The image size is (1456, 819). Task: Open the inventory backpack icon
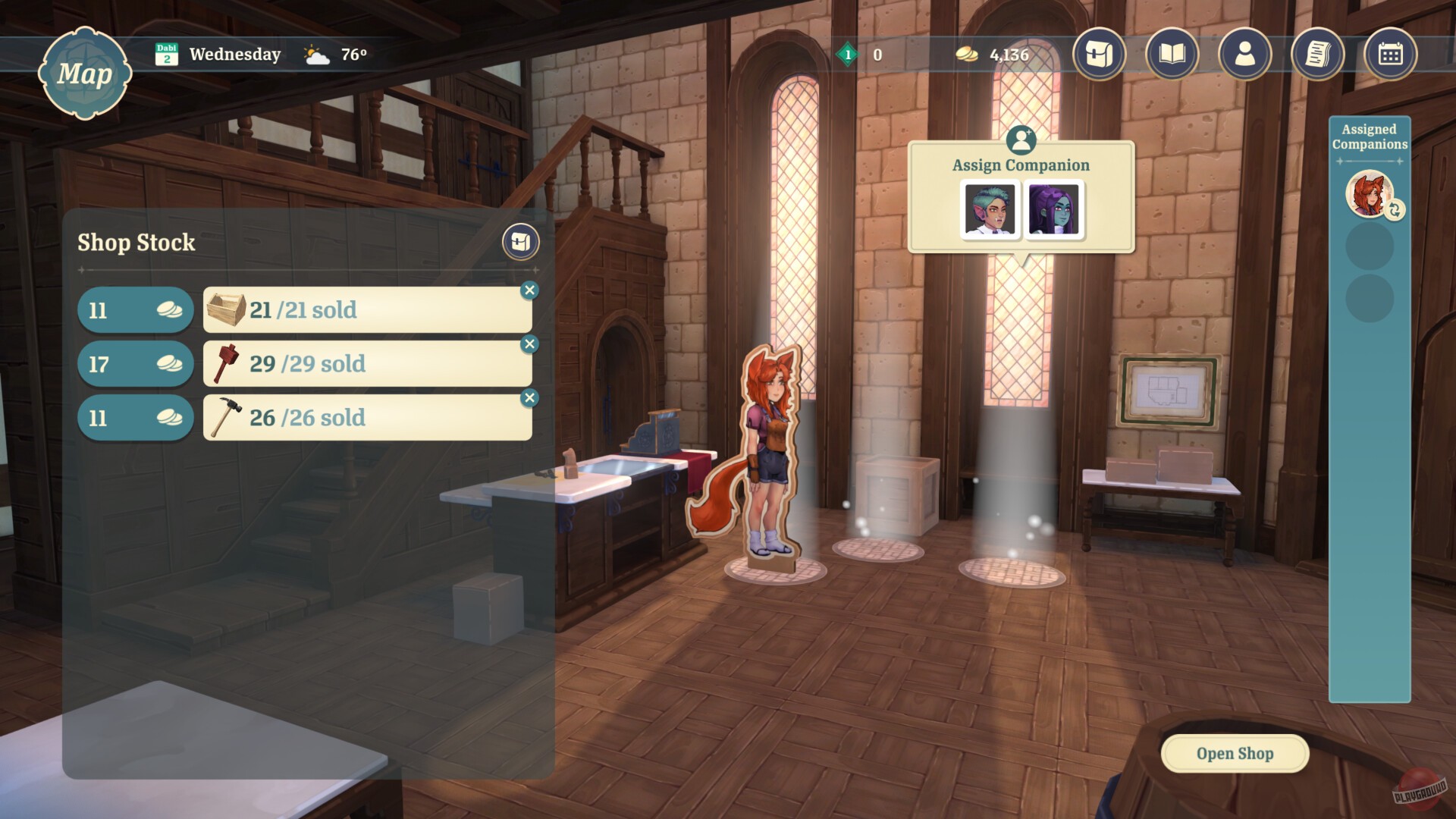[x=1097, y=55]
